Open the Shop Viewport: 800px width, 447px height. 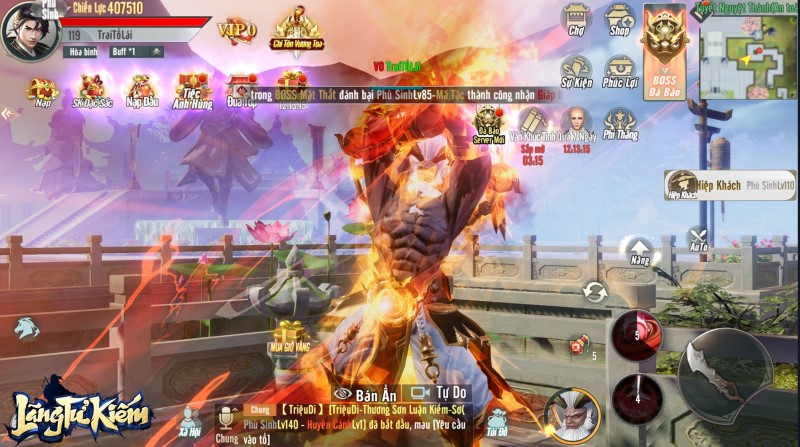click(621, 21)
